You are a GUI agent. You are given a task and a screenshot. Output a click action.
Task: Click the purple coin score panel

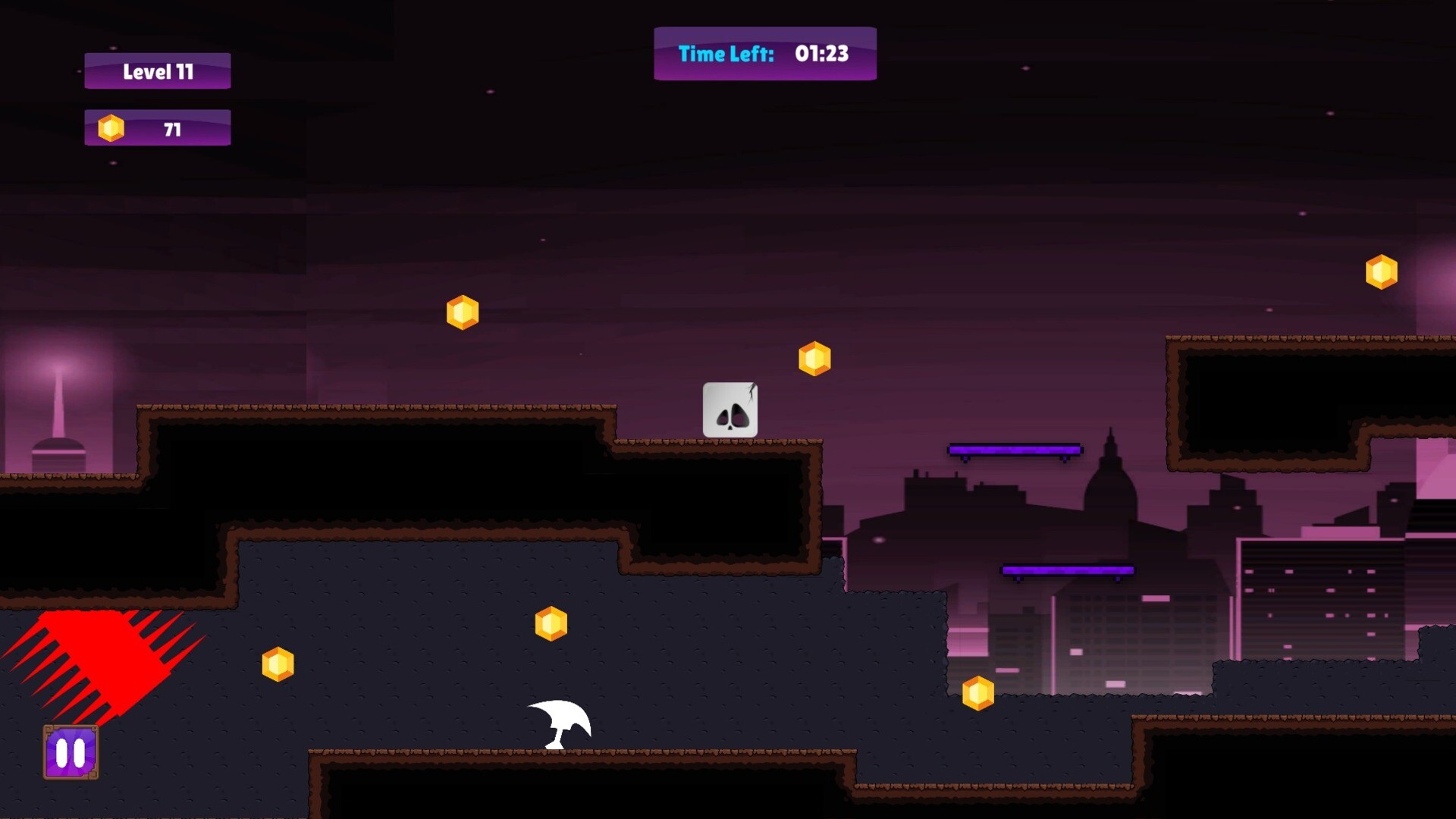click(x=156, y=127)
